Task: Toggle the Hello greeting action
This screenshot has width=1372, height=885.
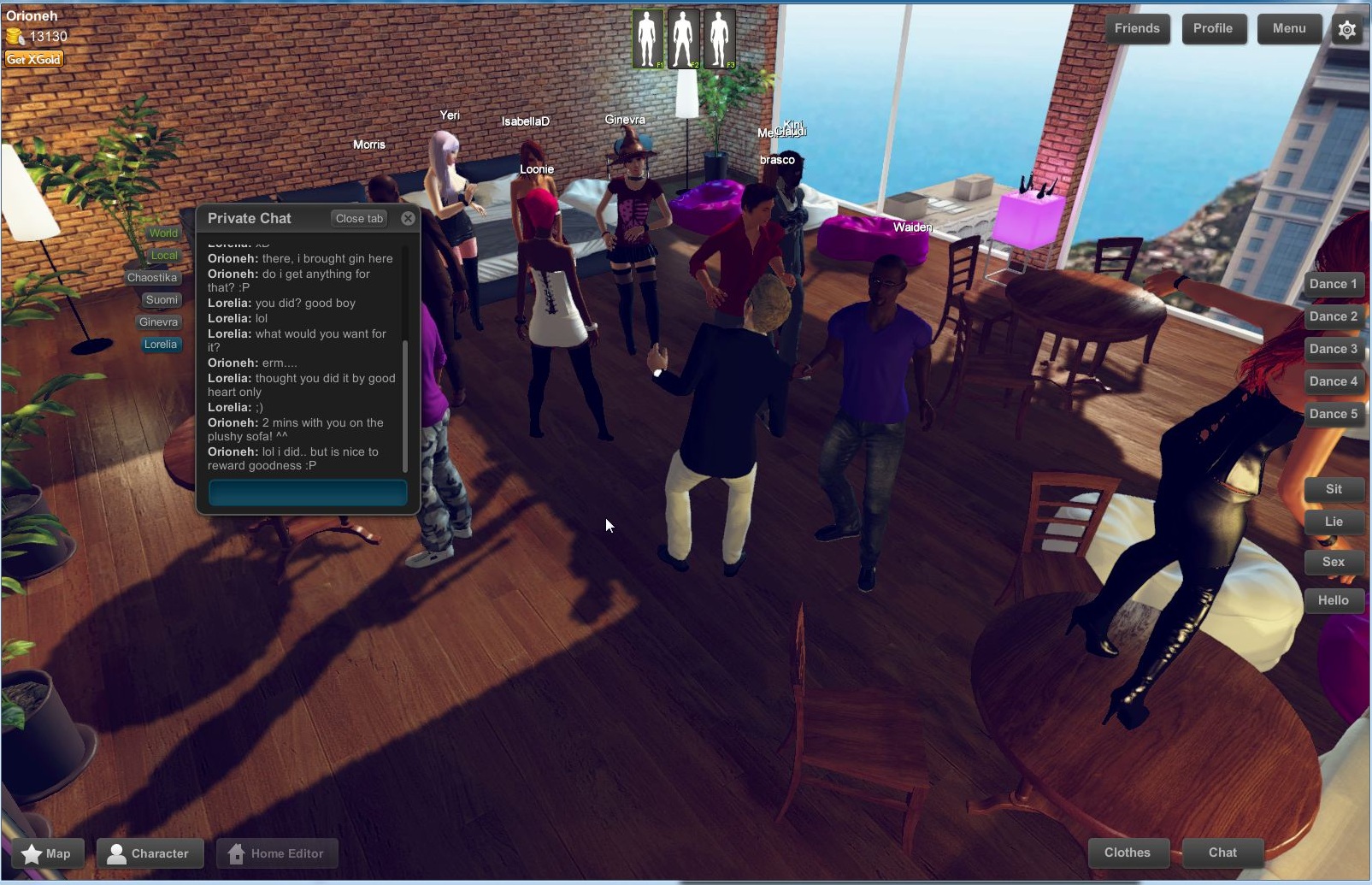Action: click(x=1334, y=600)
